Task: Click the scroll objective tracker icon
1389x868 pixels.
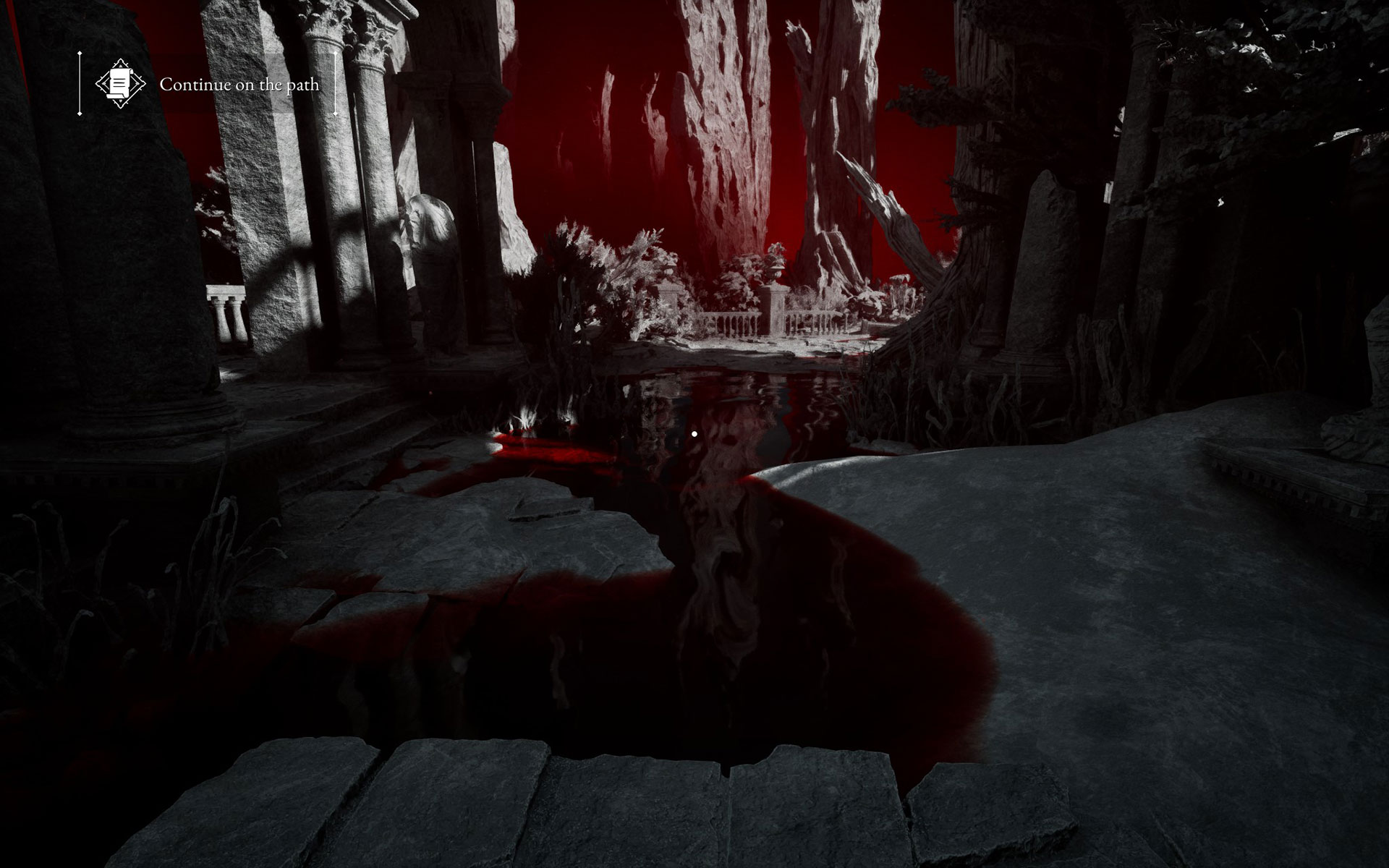Action: coord(120,84)
